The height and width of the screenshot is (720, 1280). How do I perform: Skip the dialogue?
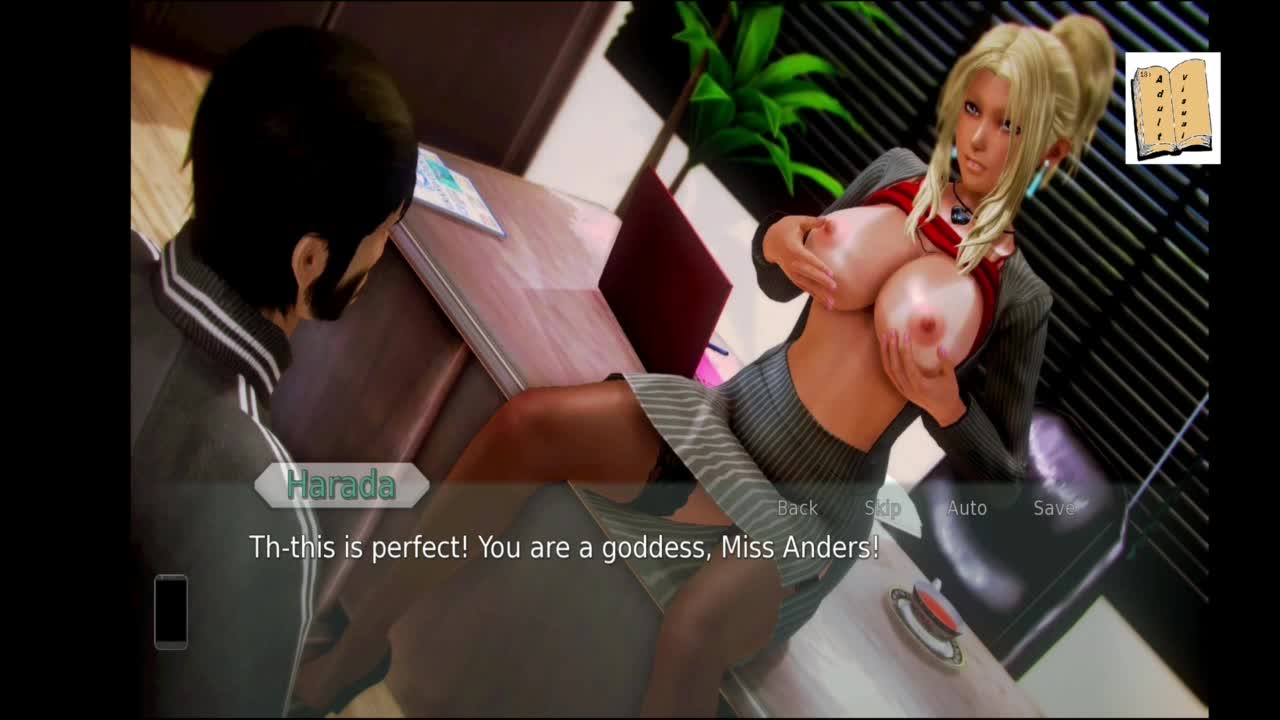[882, 508]
